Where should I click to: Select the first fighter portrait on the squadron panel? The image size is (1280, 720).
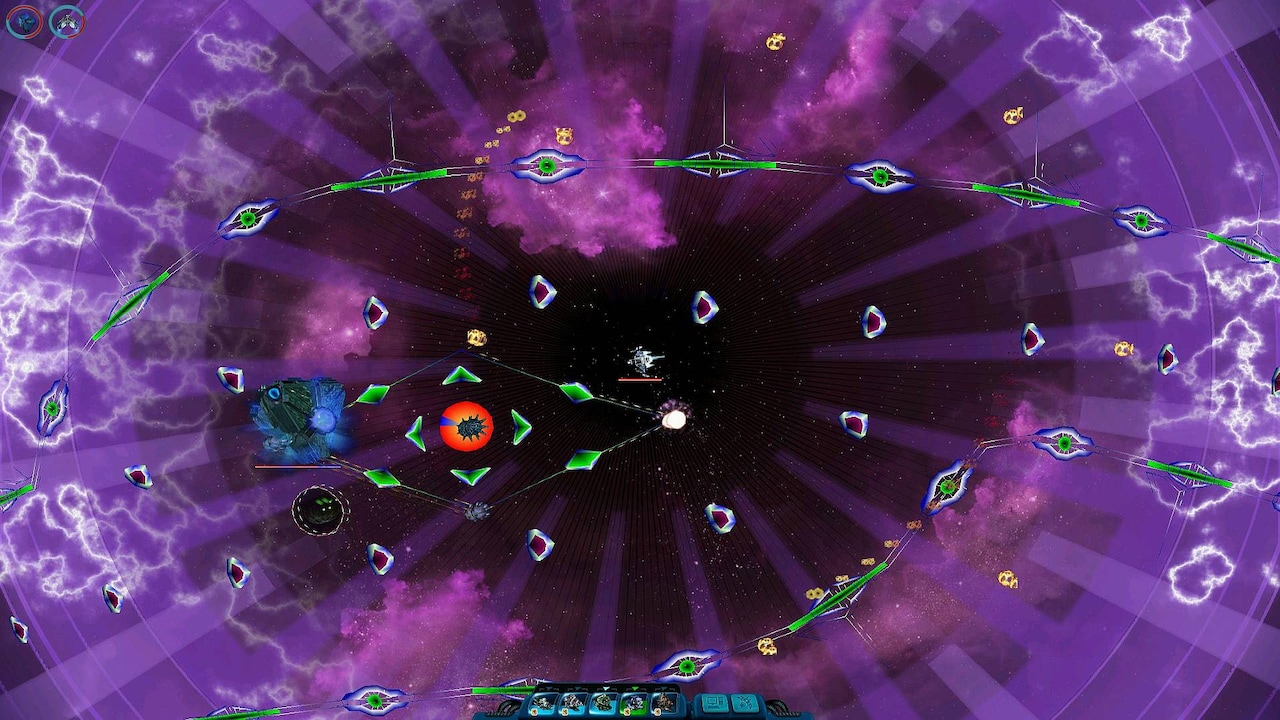(x=542, y=703)
